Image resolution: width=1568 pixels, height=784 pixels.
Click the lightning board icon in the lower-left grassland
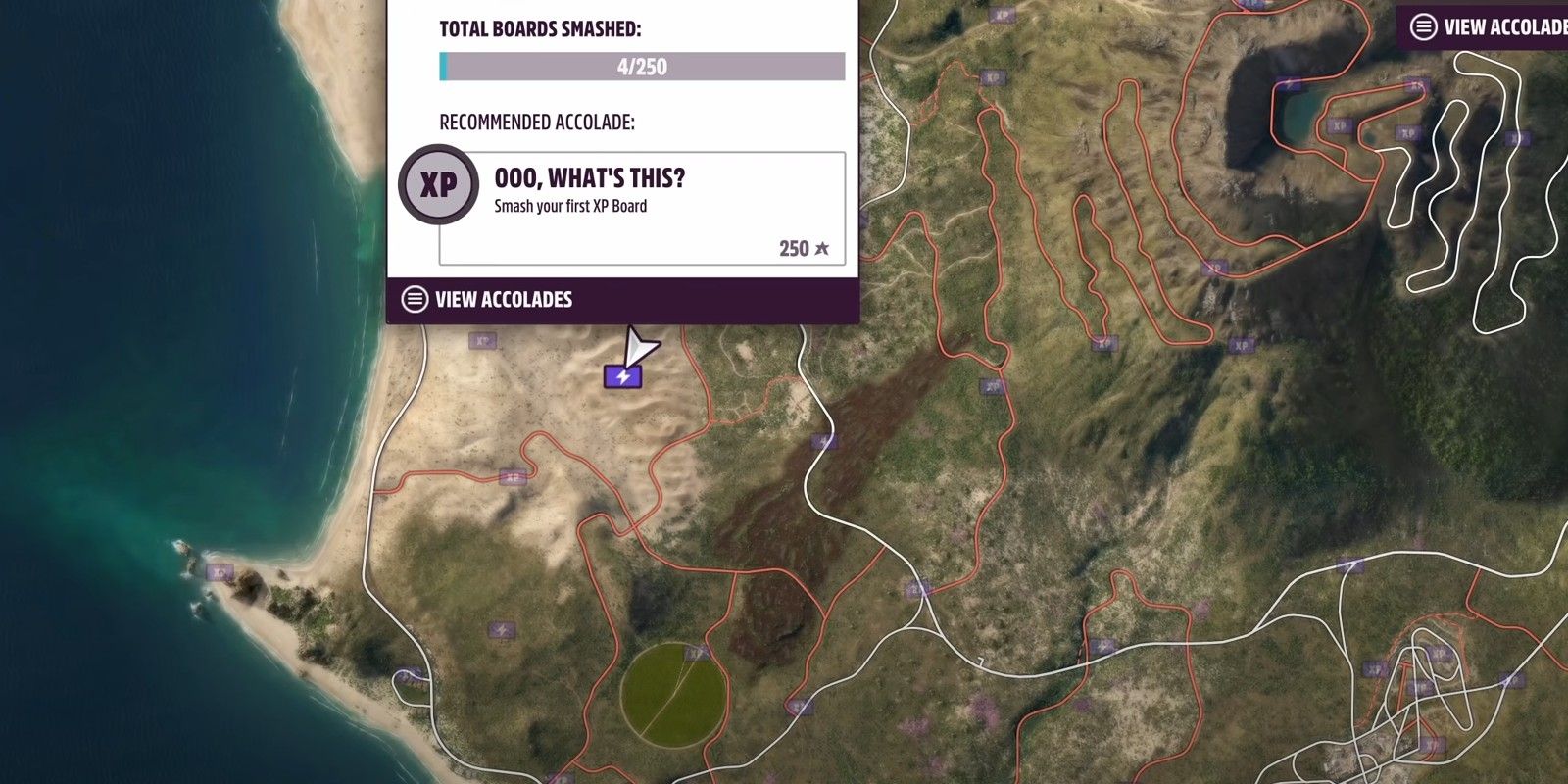click(x=503, y=628)
